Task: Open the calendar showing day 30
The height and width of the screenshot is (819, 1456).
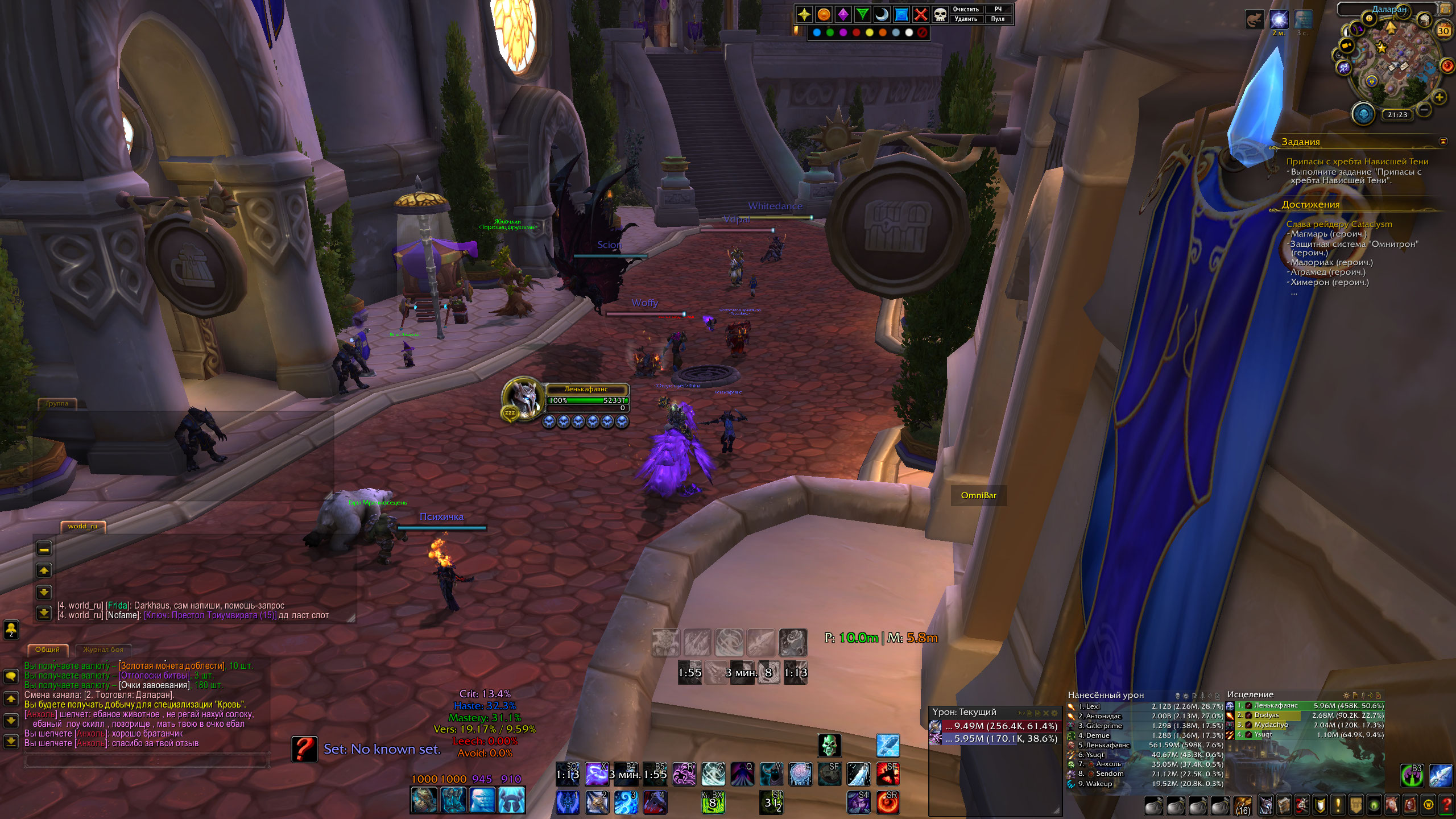Action: (x=1443, y=31)
